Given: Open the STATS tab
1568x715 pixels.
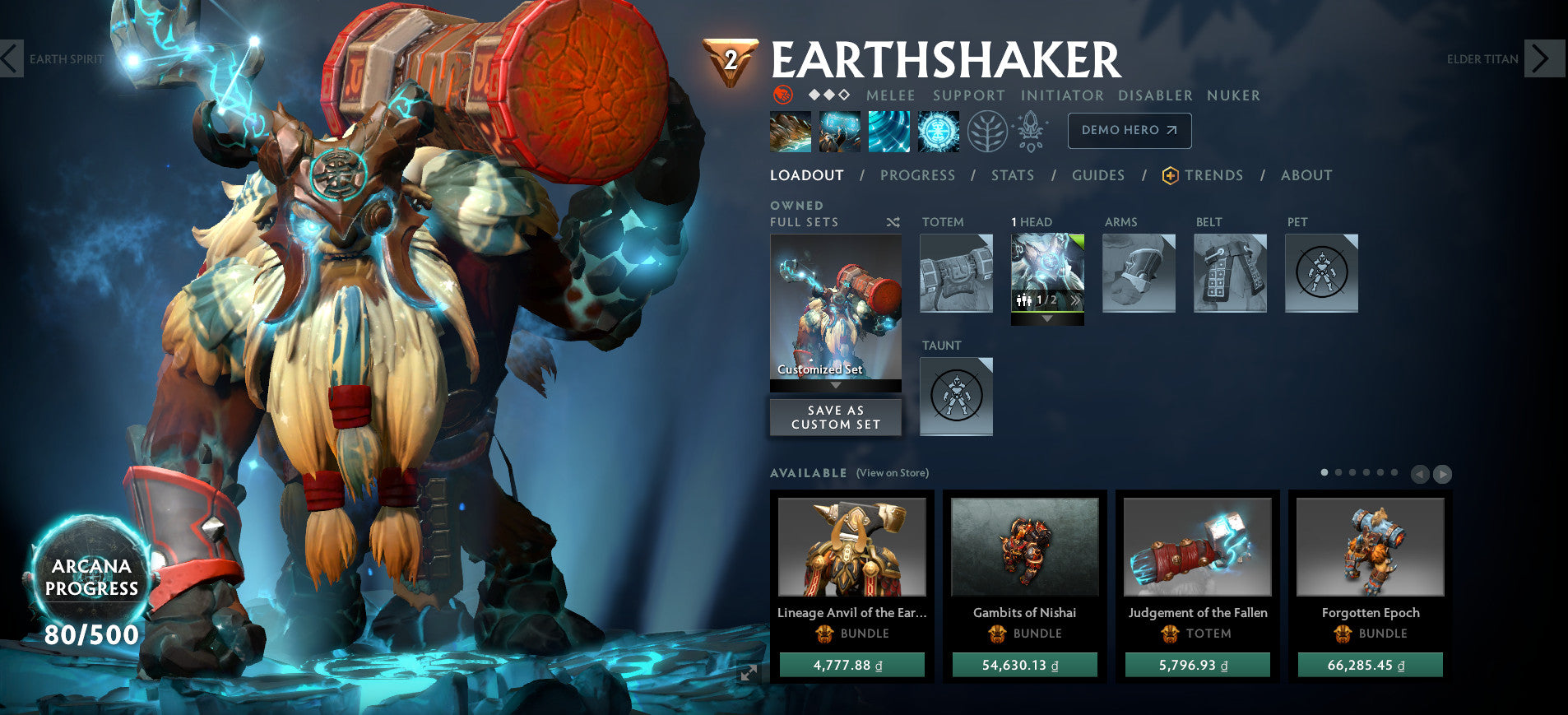Looking at the screenshot, I should [x=1013, y=175].
